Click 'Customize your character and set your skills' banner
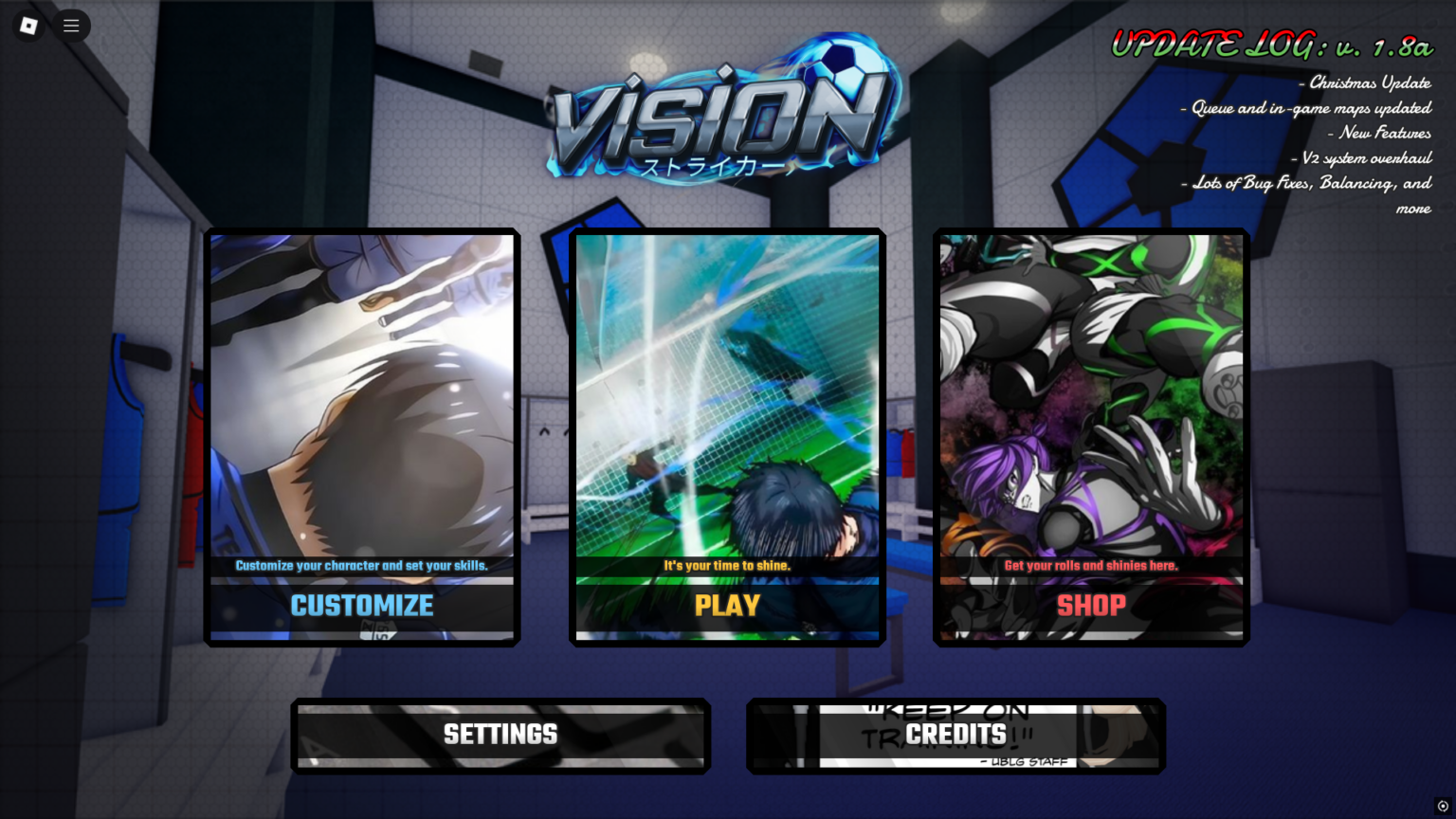 (x=361, y=564)
